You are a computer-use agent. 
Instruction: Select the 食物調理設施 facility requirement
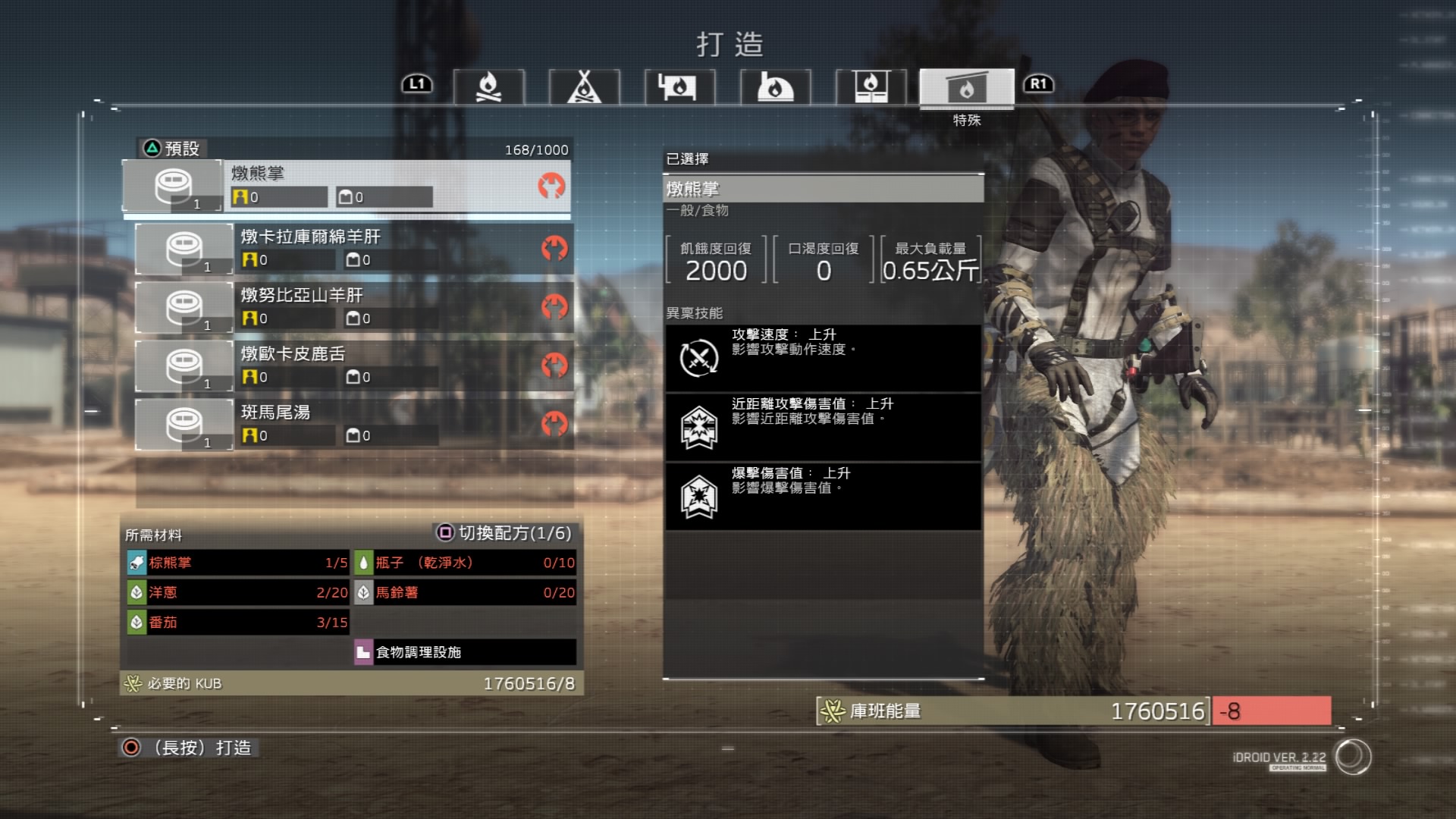tap(465, 652)
